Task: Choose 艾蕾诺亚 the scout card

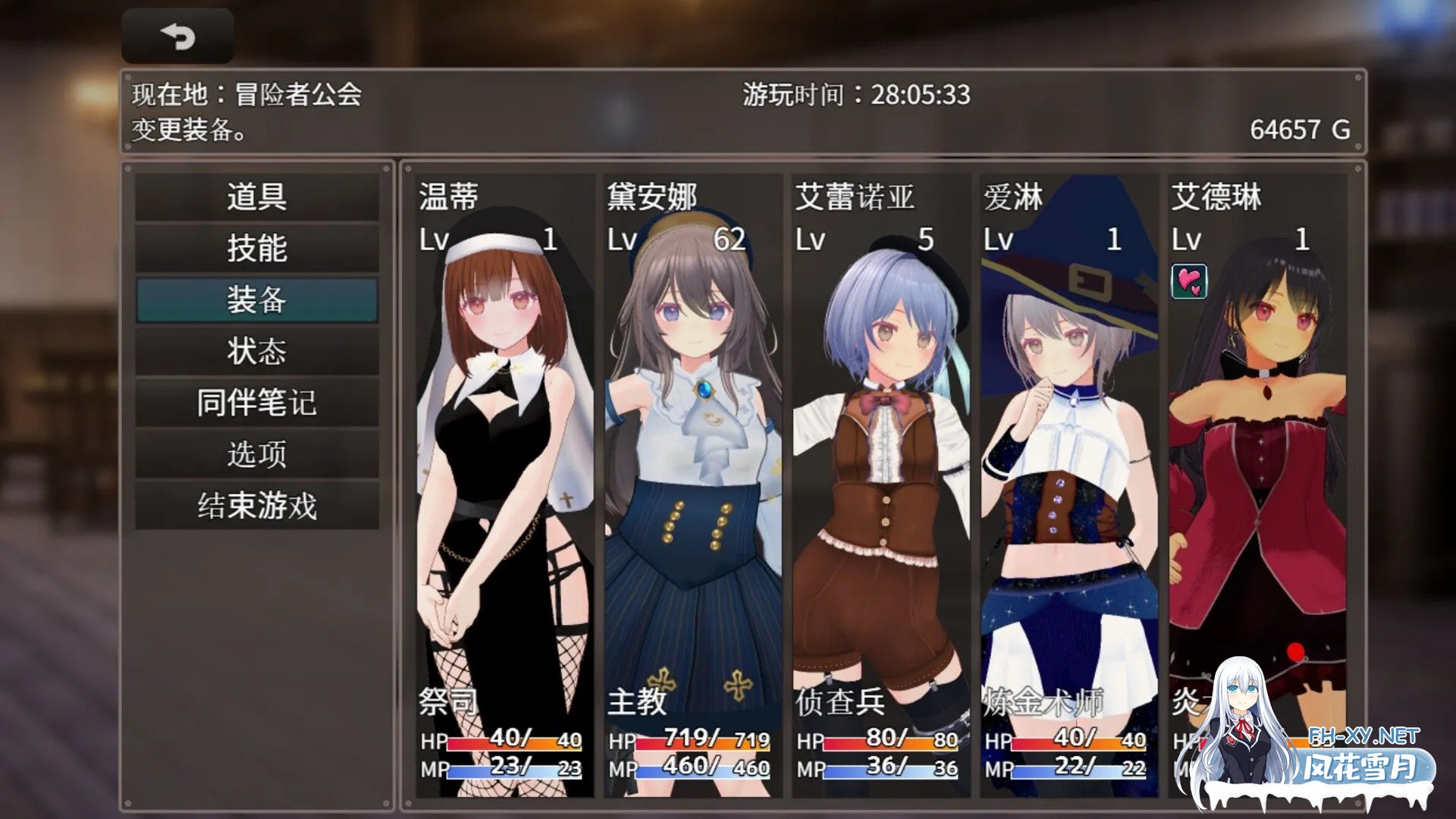Action: pyautogui.click(x=880, y=485)
